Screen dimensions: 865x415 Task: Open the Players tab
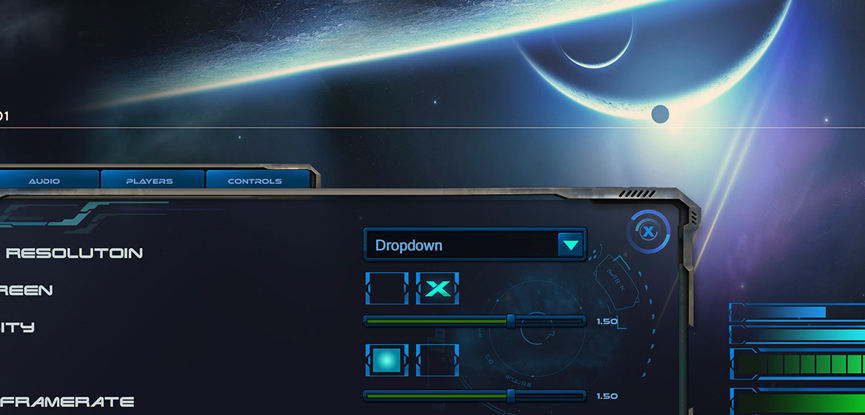click(150, 181)
